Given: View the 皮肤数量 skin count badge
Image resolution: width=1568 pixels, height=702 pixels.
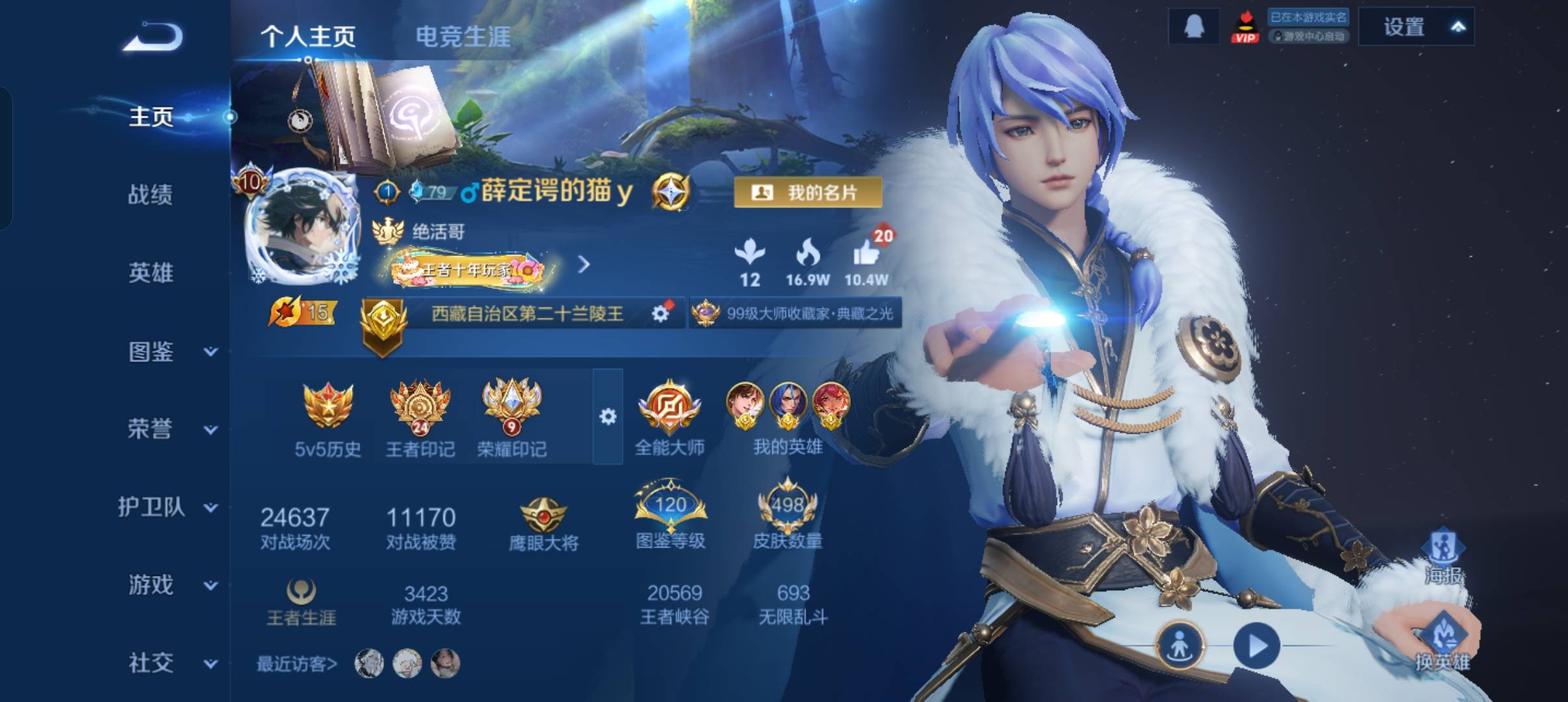Looking at the screenshot, I should [x=787, y=517].
